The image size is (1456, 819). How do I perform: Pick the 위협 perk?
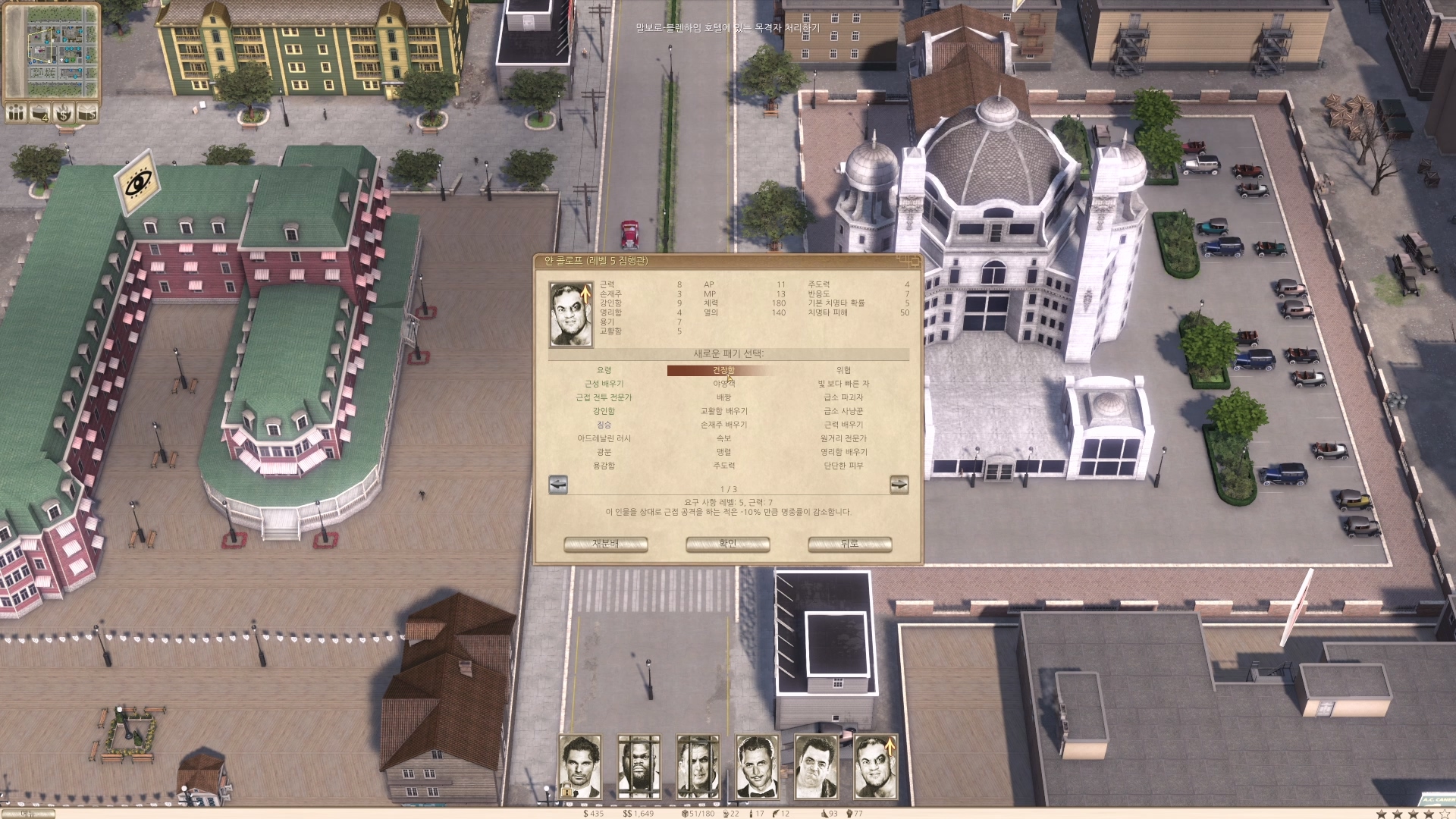pyautogui.click(x=843, y=370)
